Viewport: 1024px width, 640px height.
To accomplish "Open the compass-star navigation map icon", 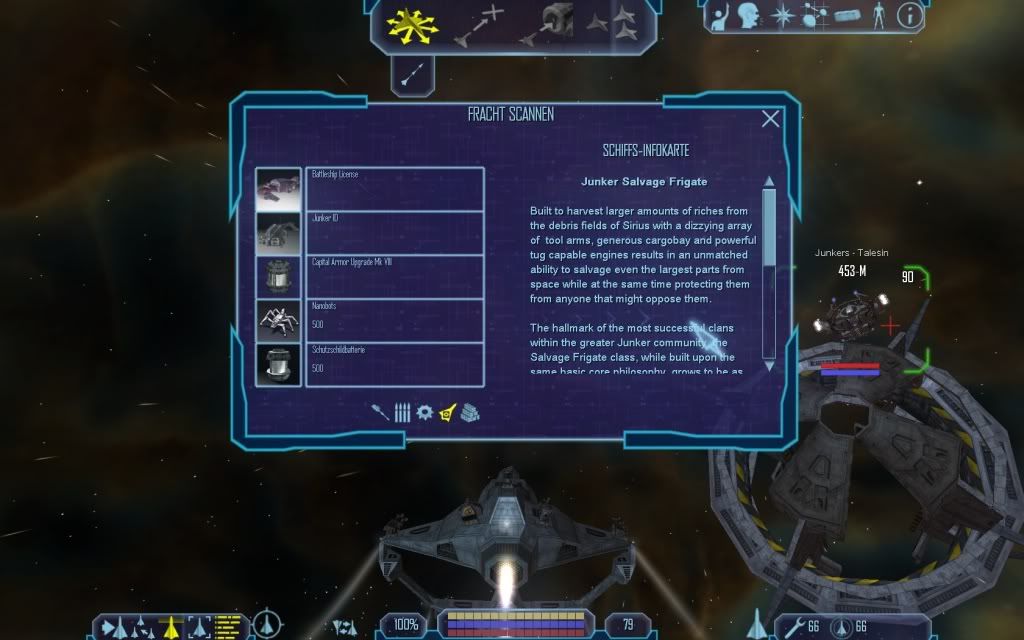I will tap(782, 16).
